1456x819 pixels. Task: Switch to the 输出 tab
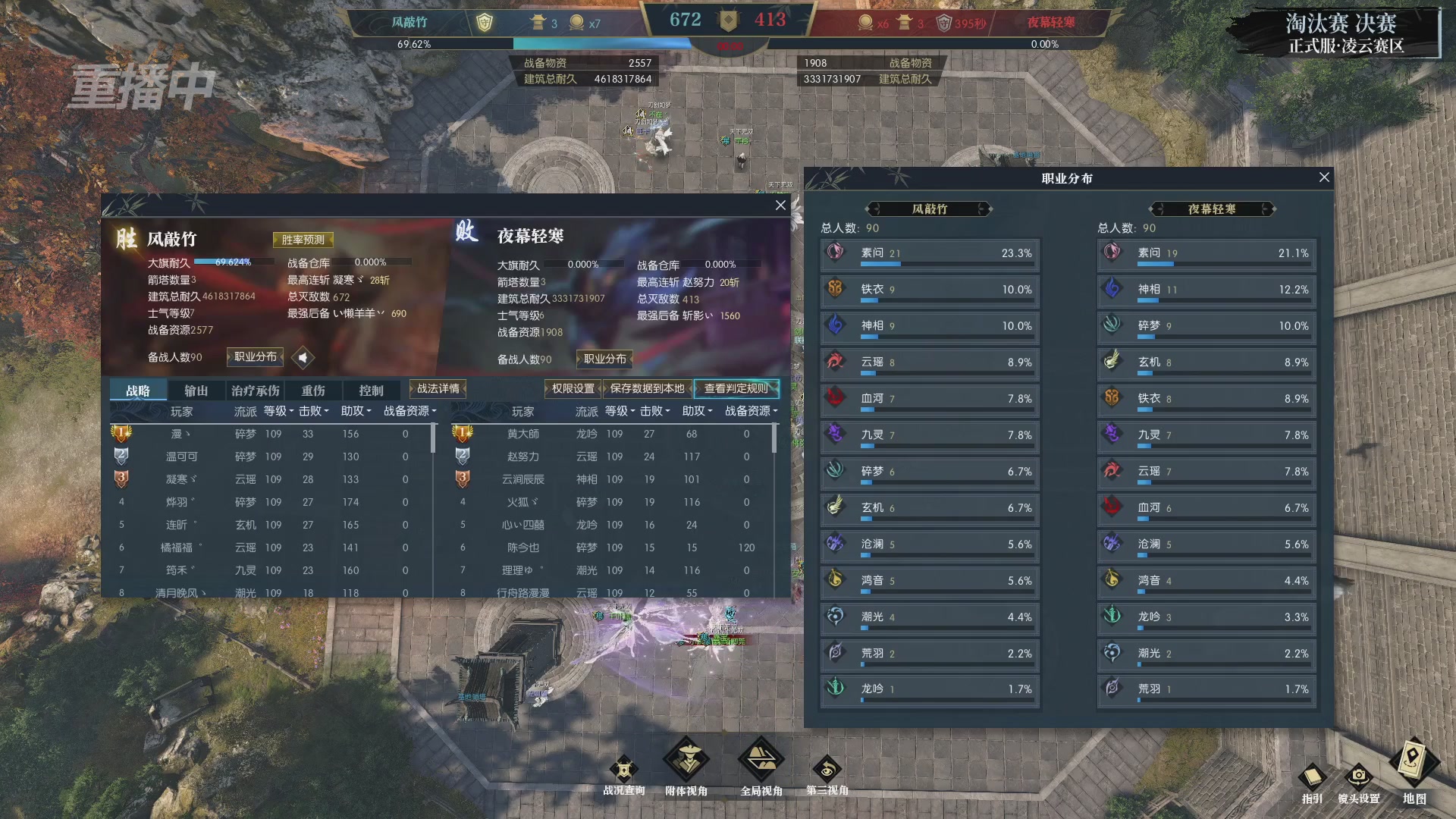click(x=196, y=389)
